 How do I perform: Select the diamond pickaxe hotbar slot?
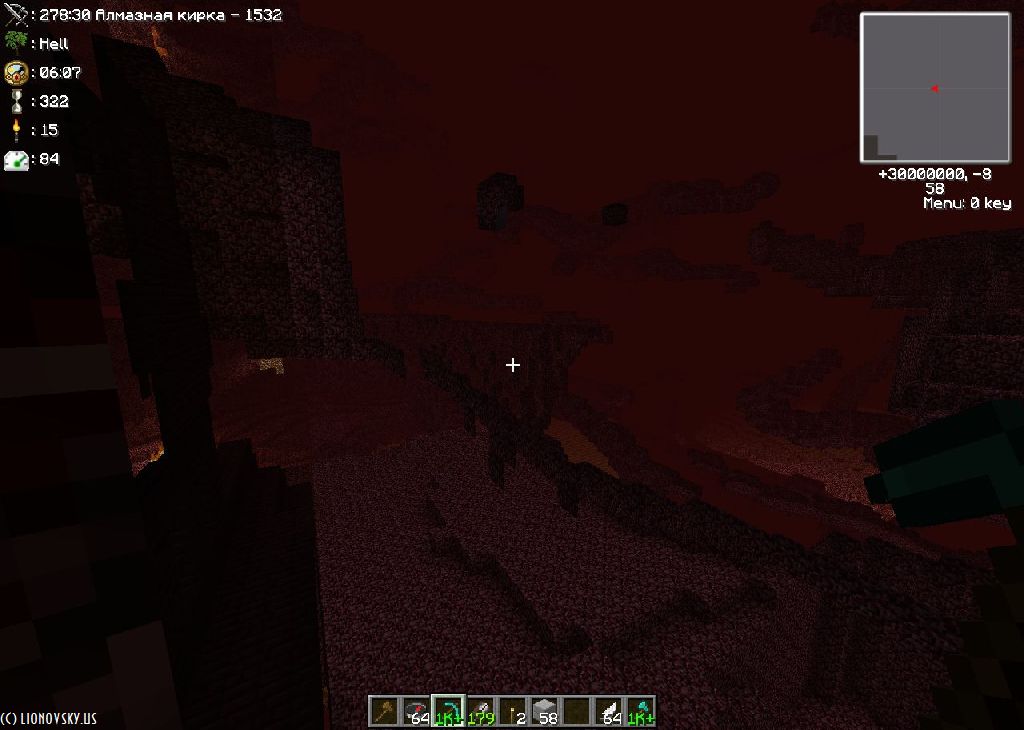coord(448,711)
